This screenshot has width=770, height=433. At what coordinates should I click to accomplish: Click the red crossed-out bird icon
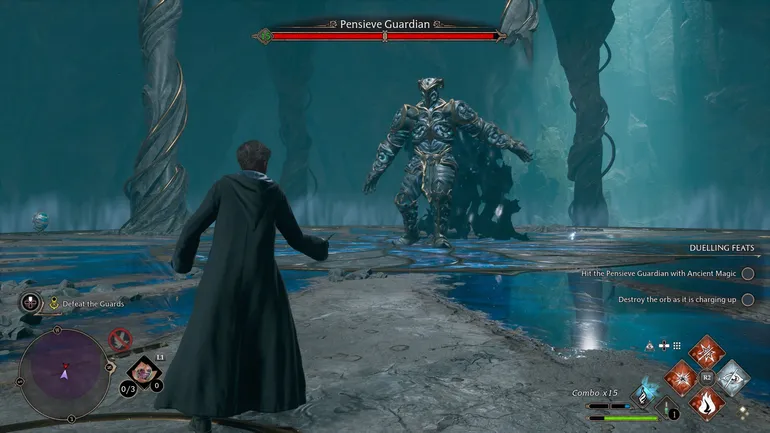pyautogui.click(x=120, y=339)
